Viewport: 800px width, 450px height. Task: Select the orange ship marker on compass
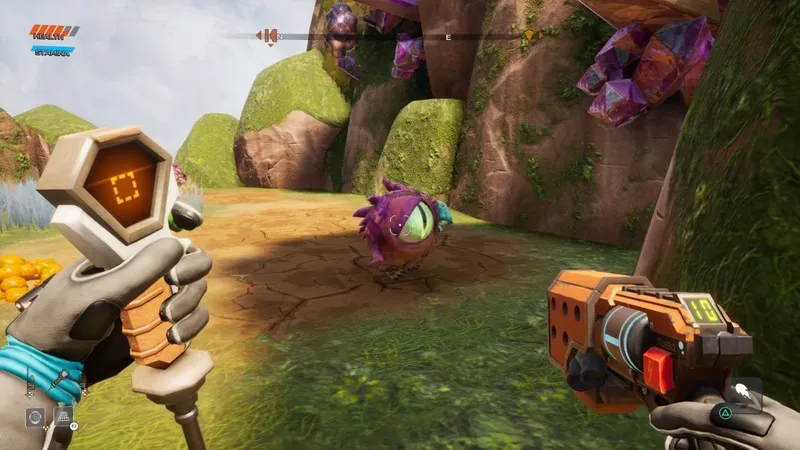point(268,36)
